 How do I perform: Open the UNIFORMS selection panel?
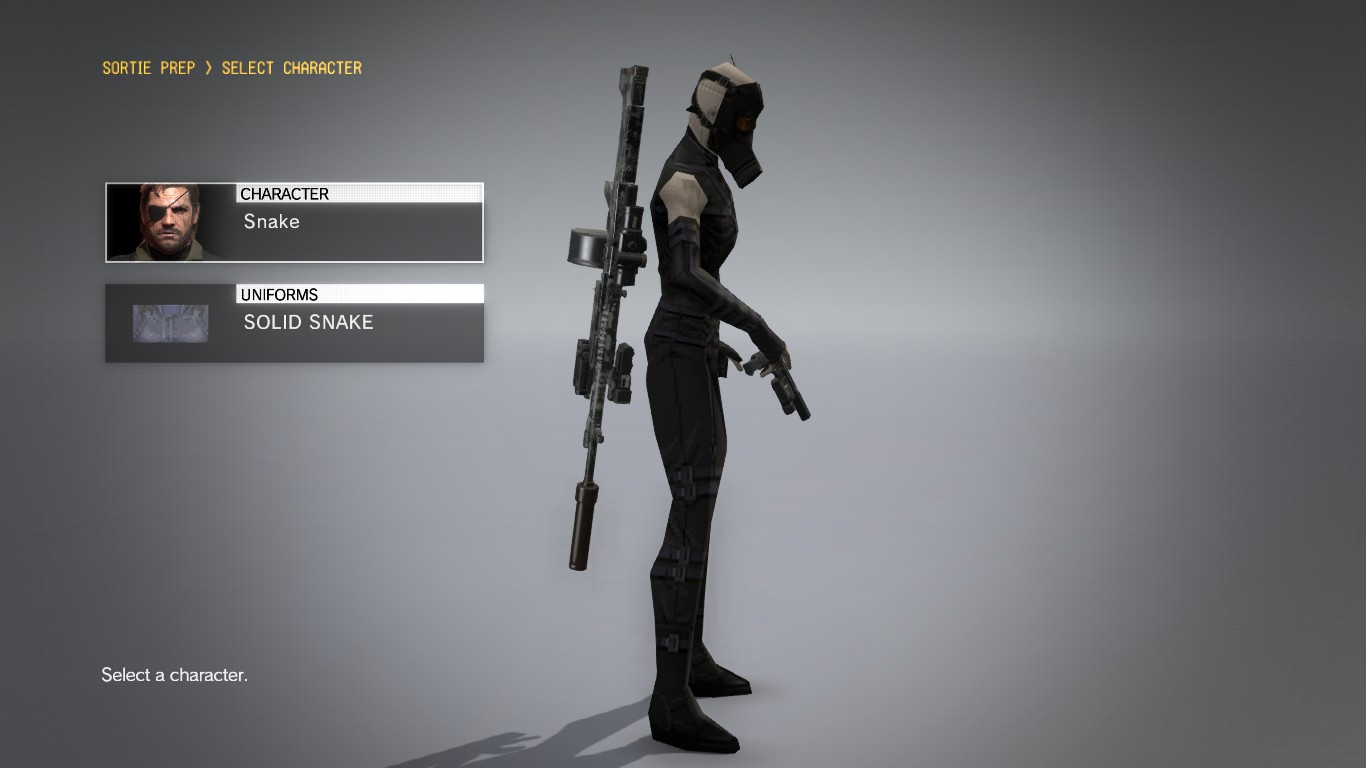point(294,322)
